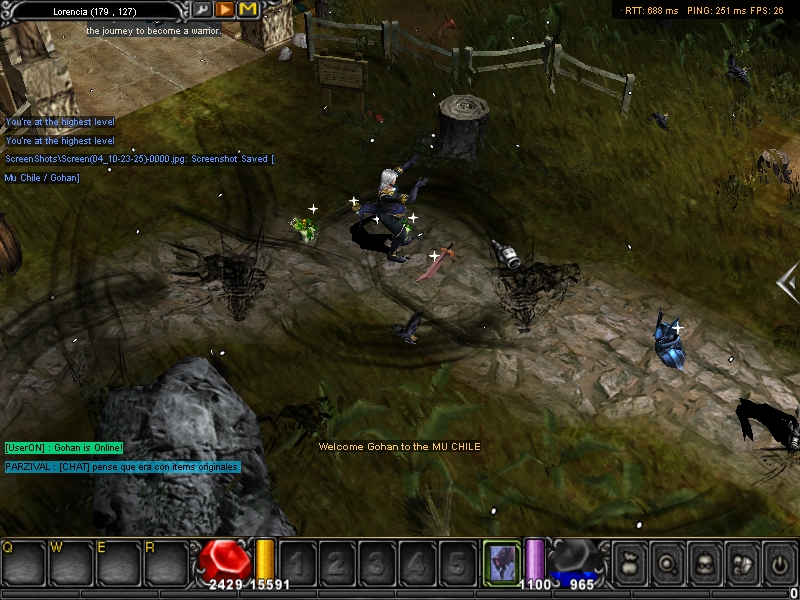Select the W item hotkey slot
Image resolution: width=800 pixels, height=600 pixels.
point(72,563)
